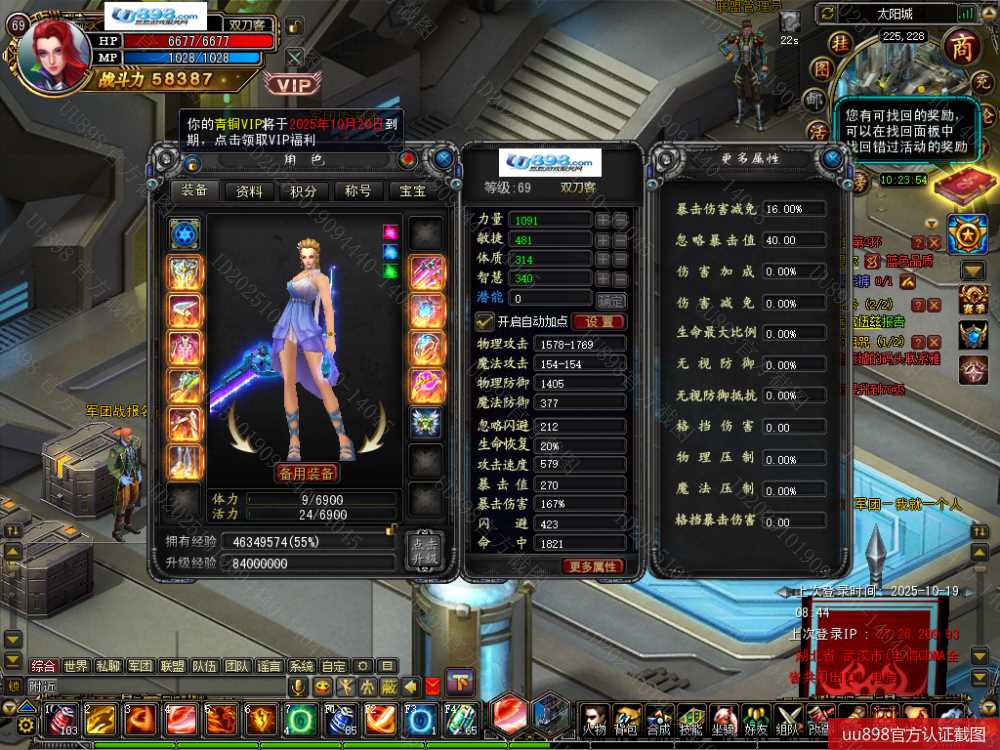
Task: Click the 点击升级 level-up button
Action: coord(422,551)
